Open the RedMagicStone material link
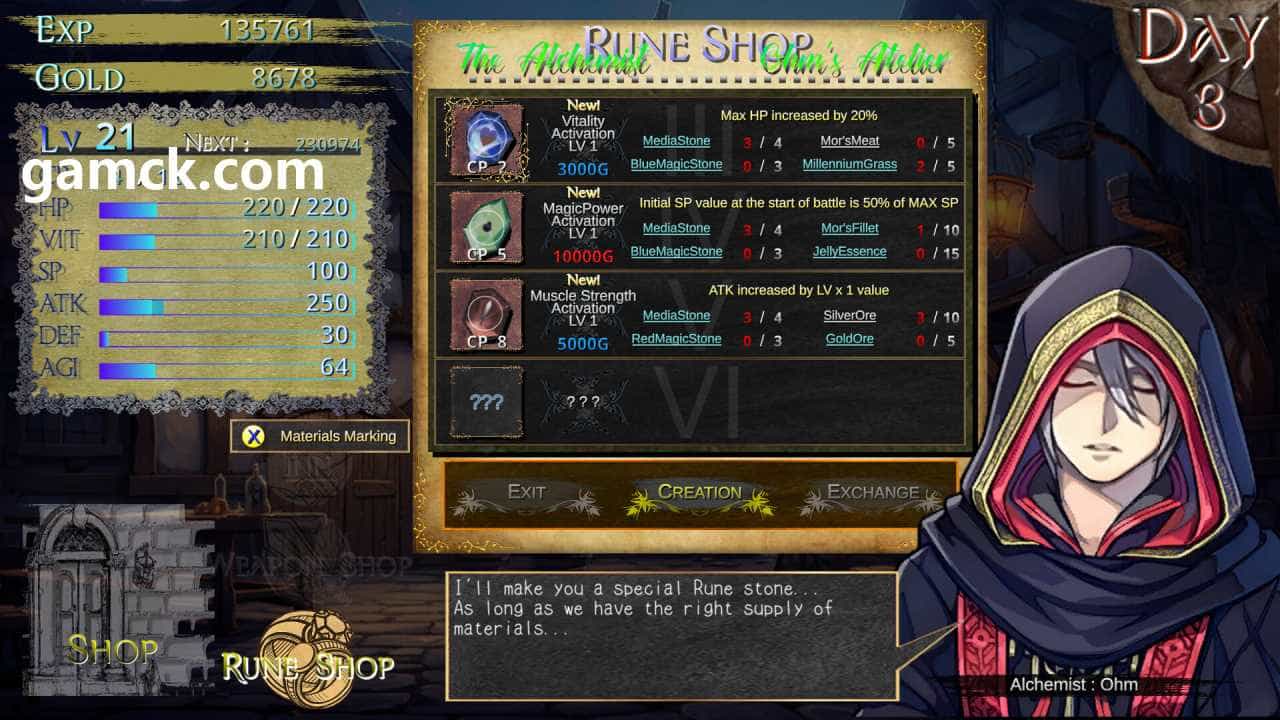The height and width of the screenshot is (720, 1280). [x=676, y=339]
